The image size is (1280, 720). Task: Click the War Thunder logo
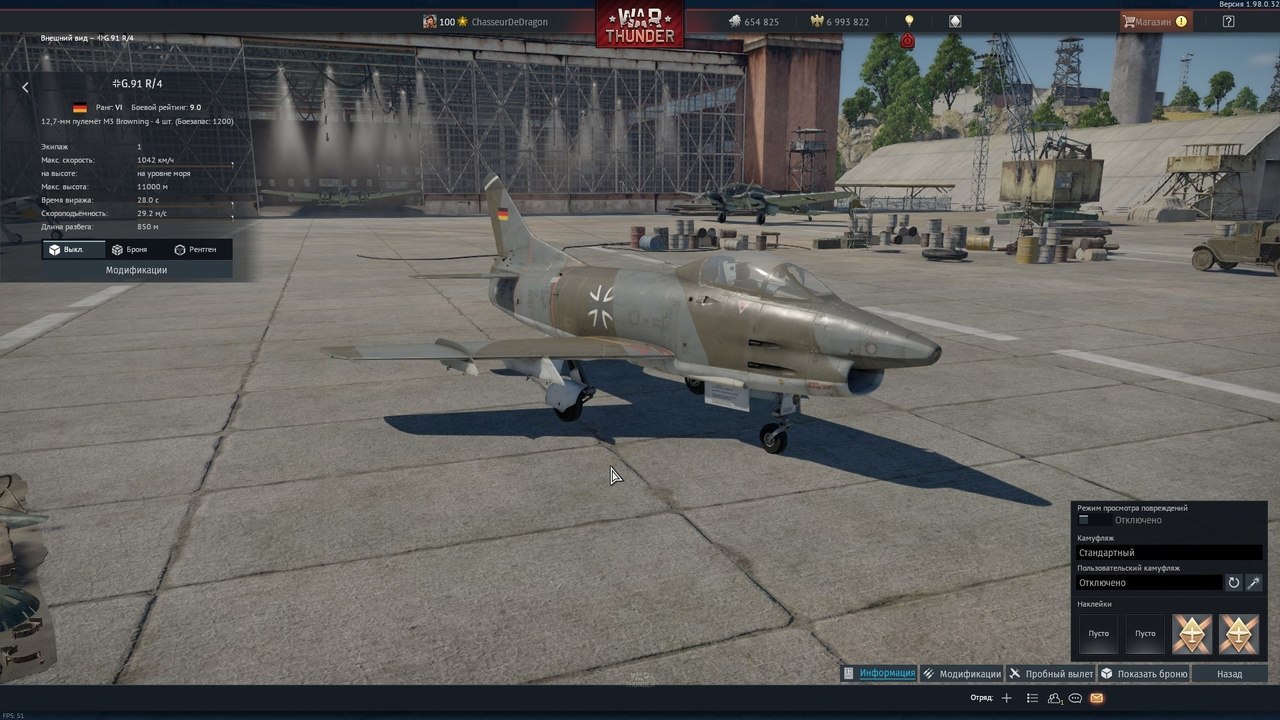(x=640, y=24)
